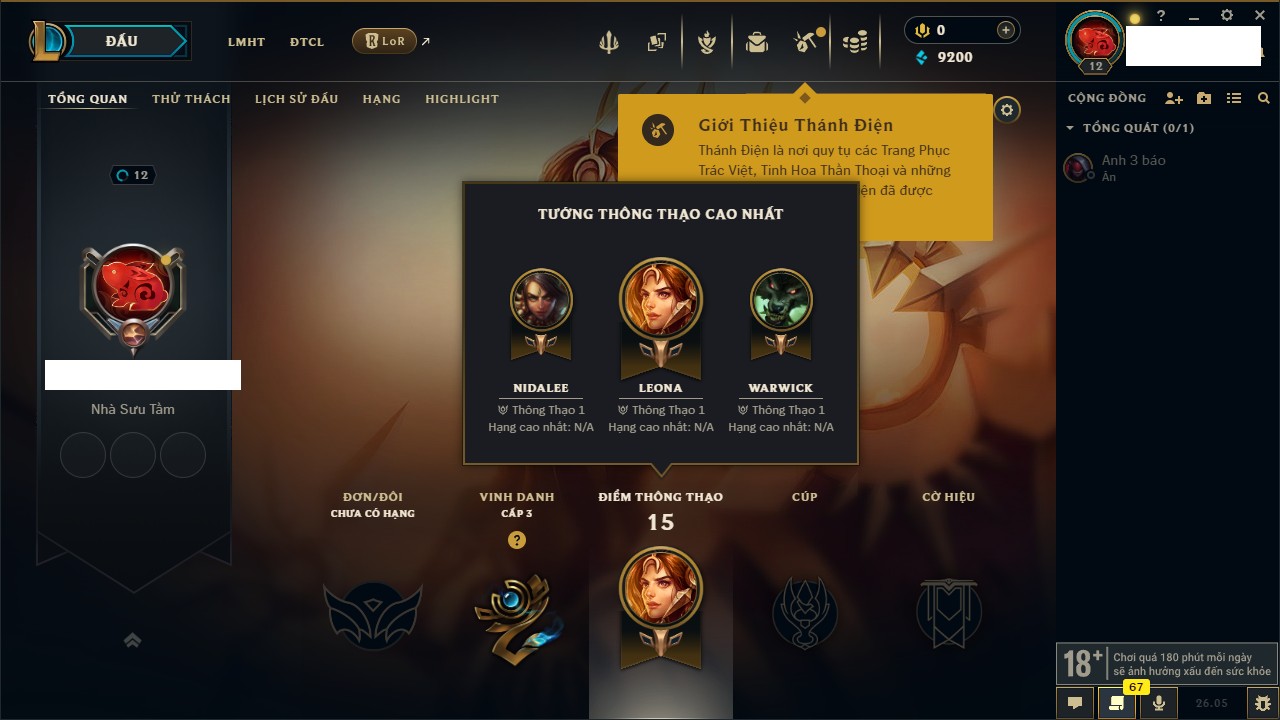Screen dimensions: 1280x720
Task: Add currency with the plus button
Action: 1005,31
